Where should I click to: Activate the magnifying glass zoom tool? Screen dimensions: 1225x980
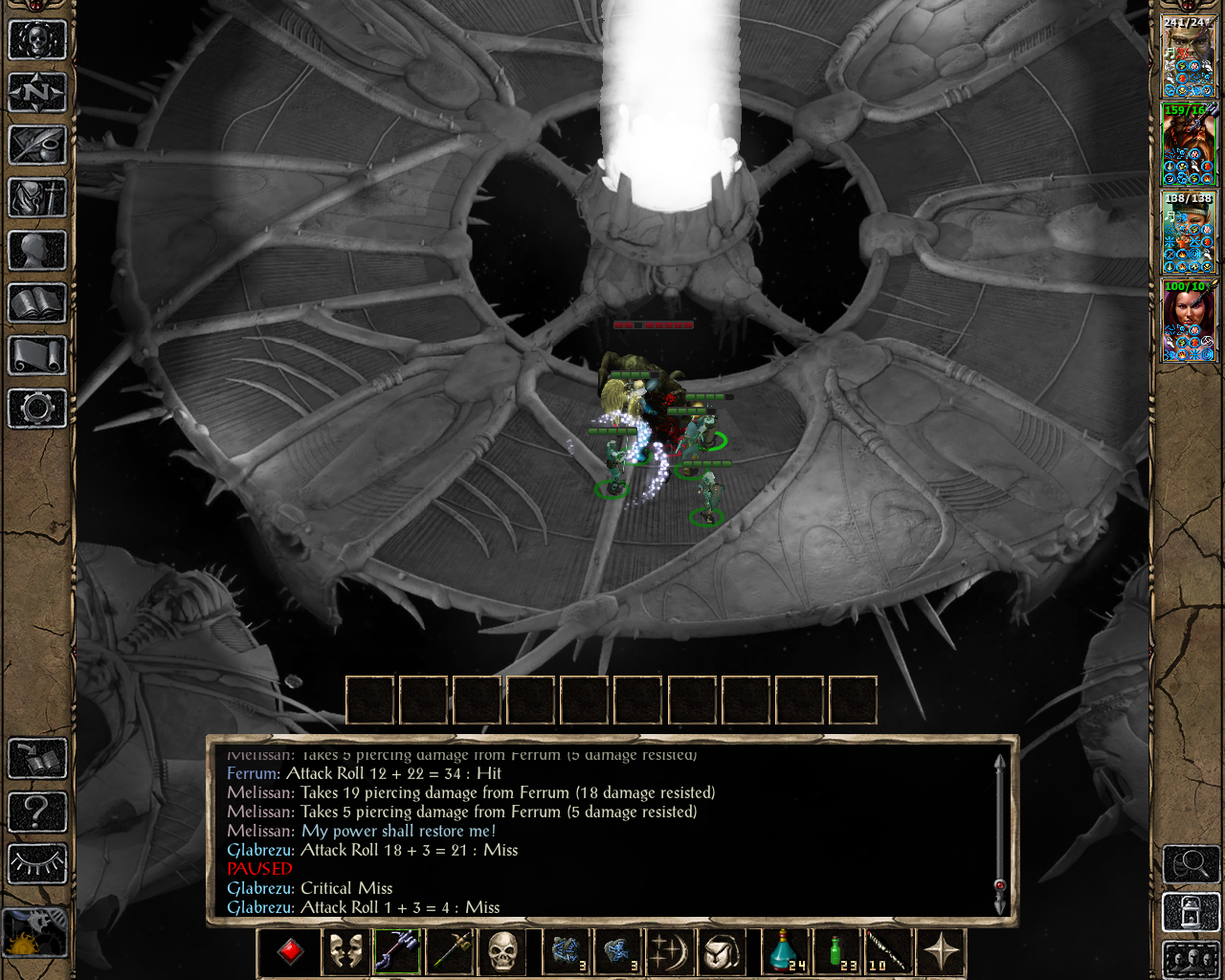point(1191,864)
